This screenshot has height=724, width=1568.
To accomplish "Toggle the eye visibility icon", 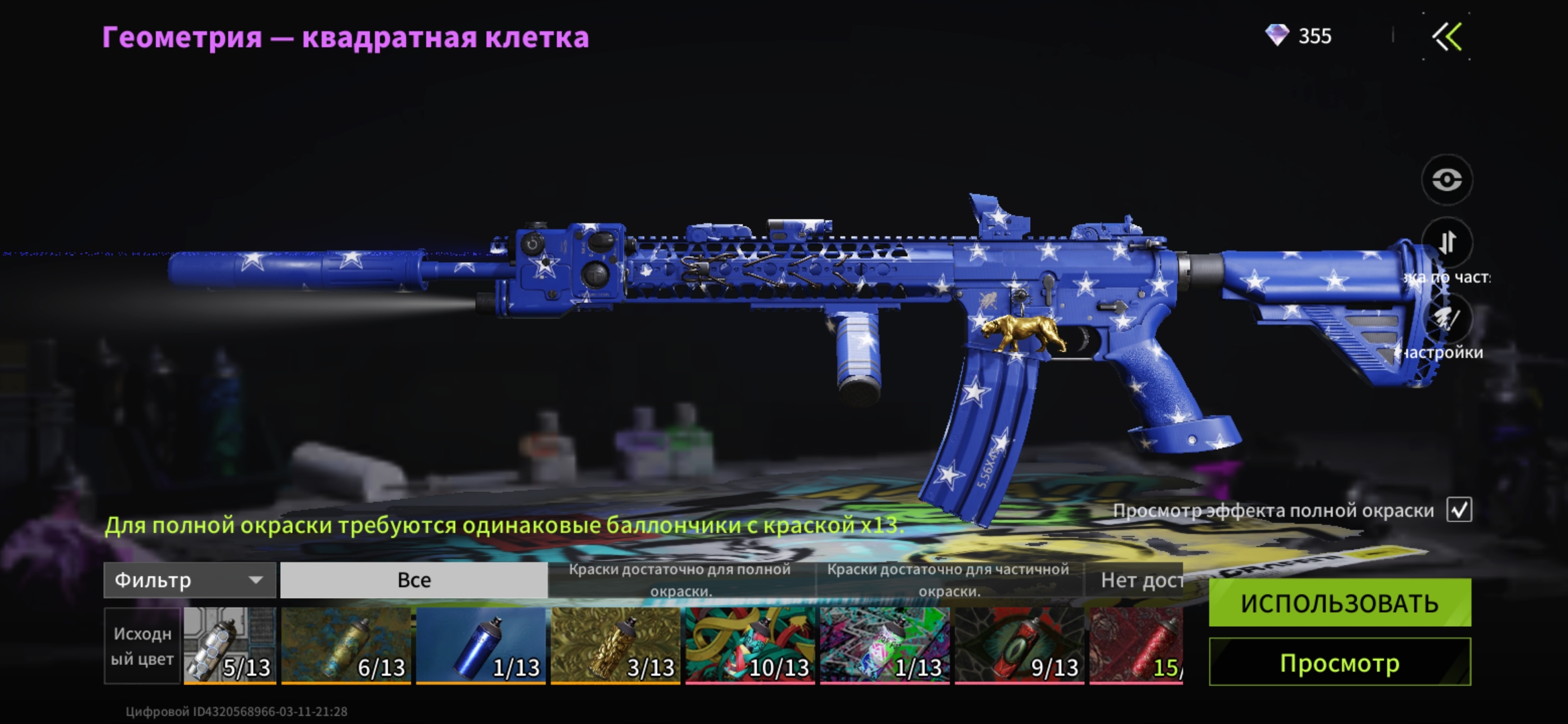I will (x=1447, y=180).
